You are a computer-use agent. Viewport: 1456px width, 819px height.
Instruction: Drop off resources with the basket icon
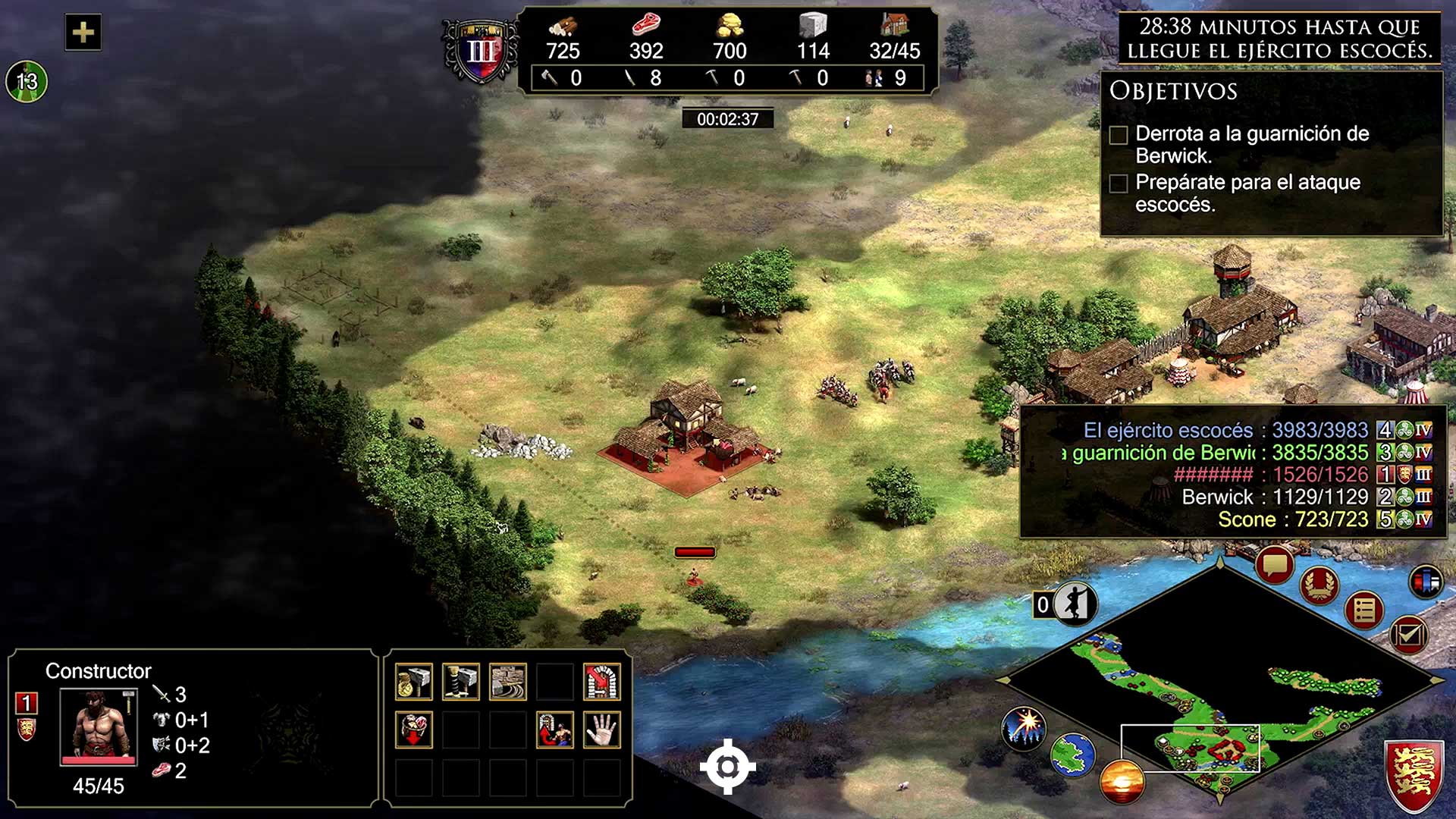point(414,730)
